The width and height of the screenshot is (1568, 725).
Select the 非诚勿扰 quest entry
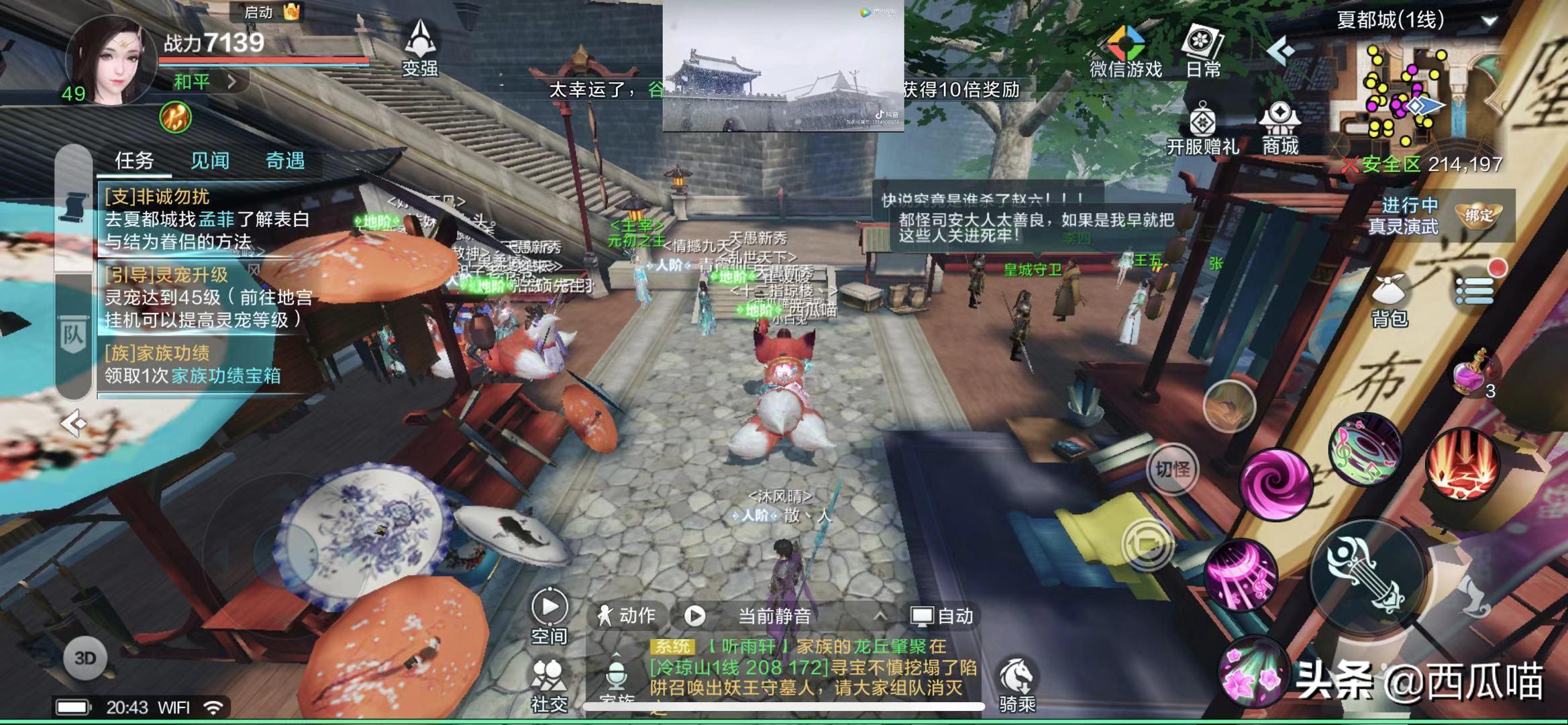[x=207, y=220]
